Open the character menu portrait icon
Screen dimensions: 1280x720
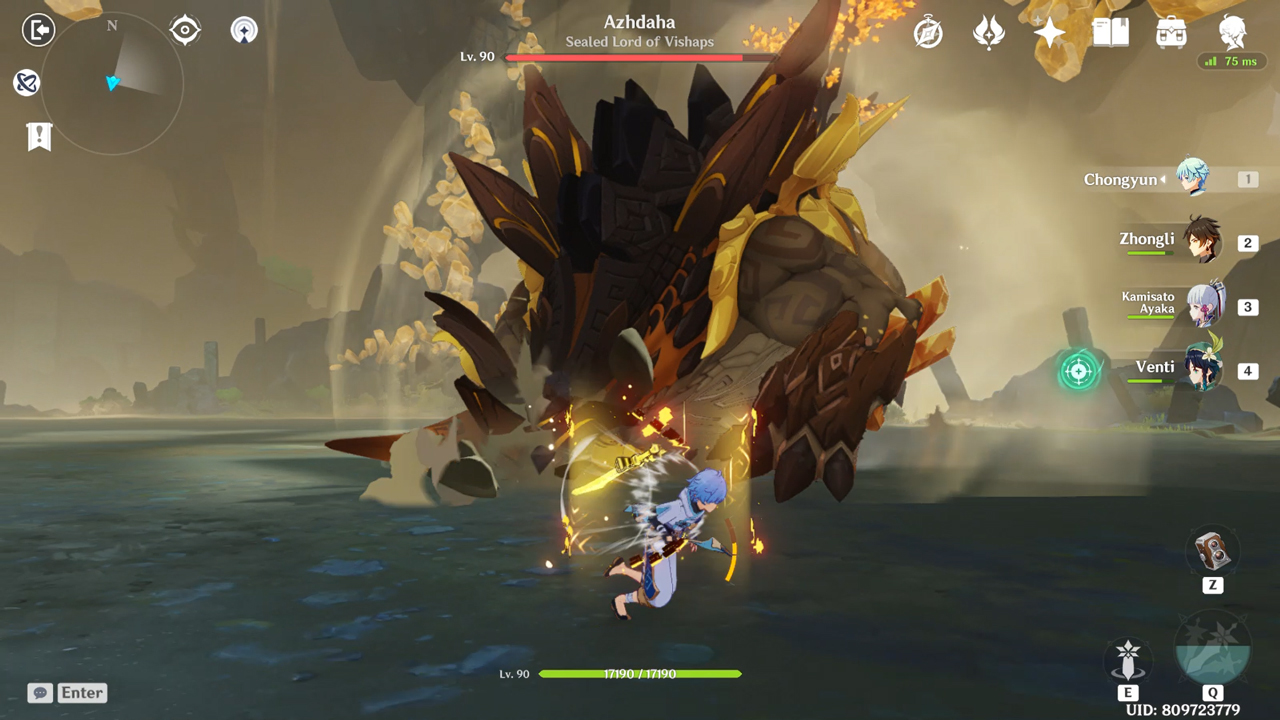tap(1233, 33)
